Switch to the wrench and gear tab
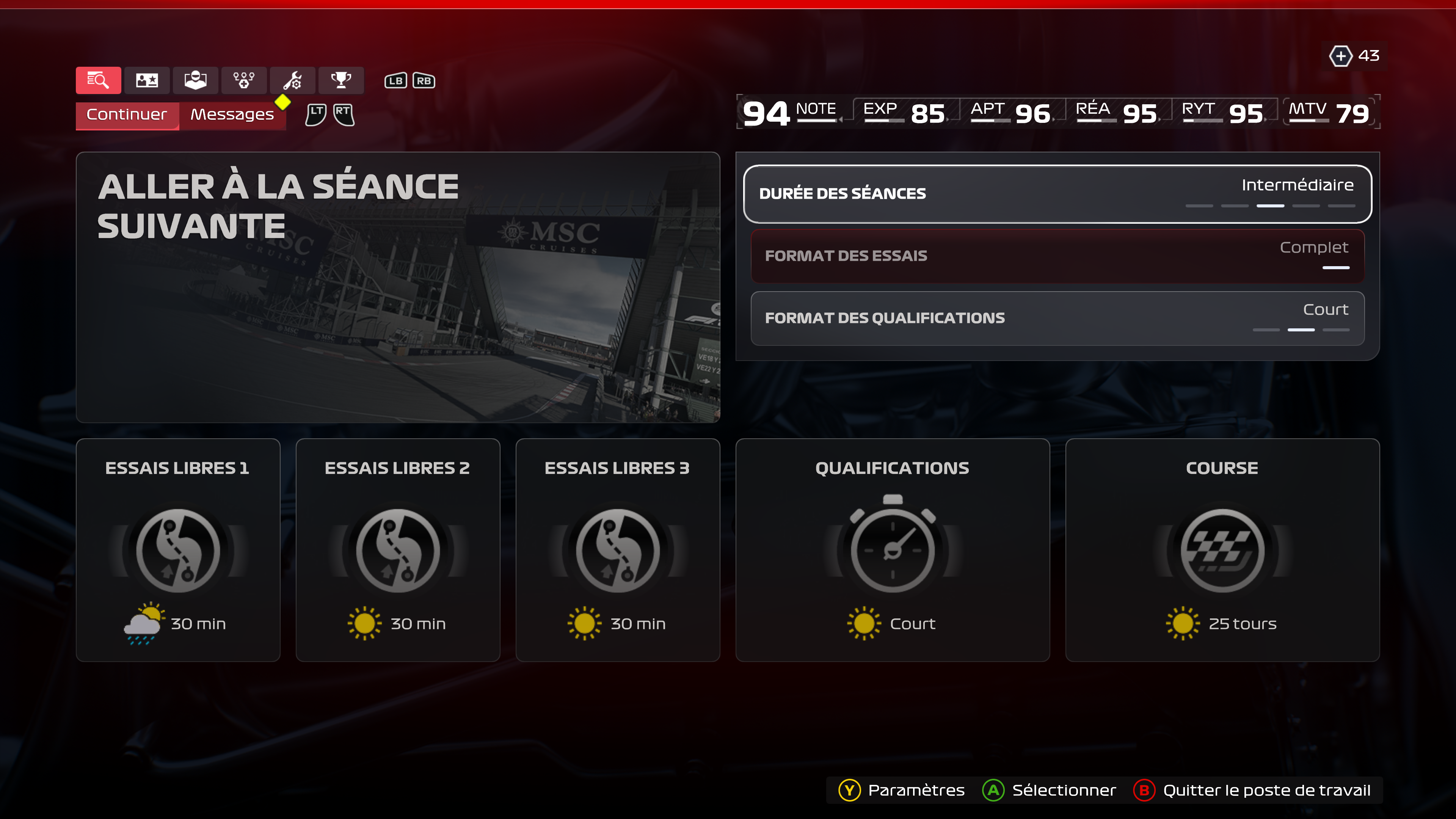Screen dimensions: 1456x819 tap(292, 80)
